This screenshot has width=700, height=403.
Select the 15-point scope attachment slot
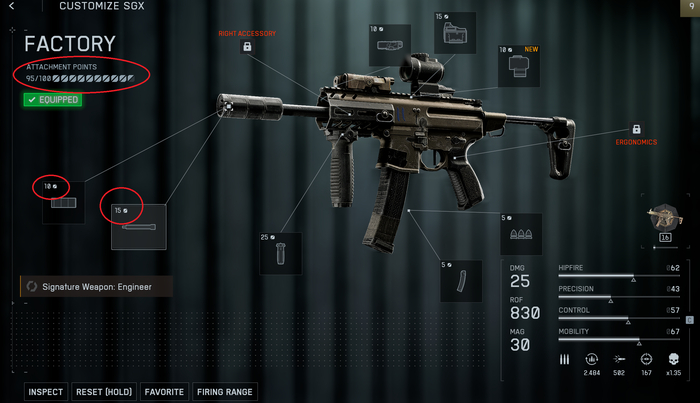coord(454,36)
